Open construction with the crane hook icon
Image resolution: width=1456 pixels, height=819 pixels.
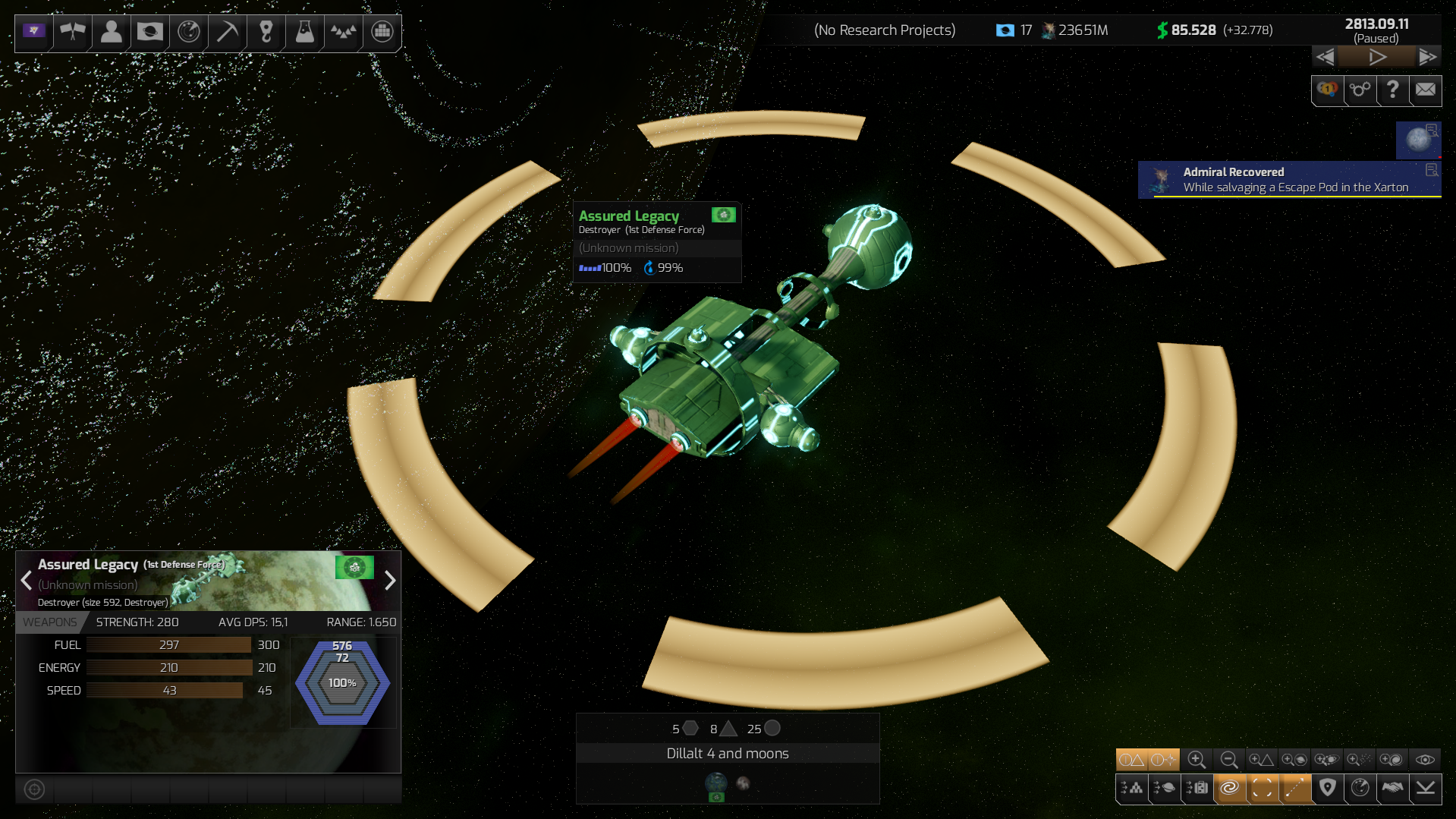(266, 33)
